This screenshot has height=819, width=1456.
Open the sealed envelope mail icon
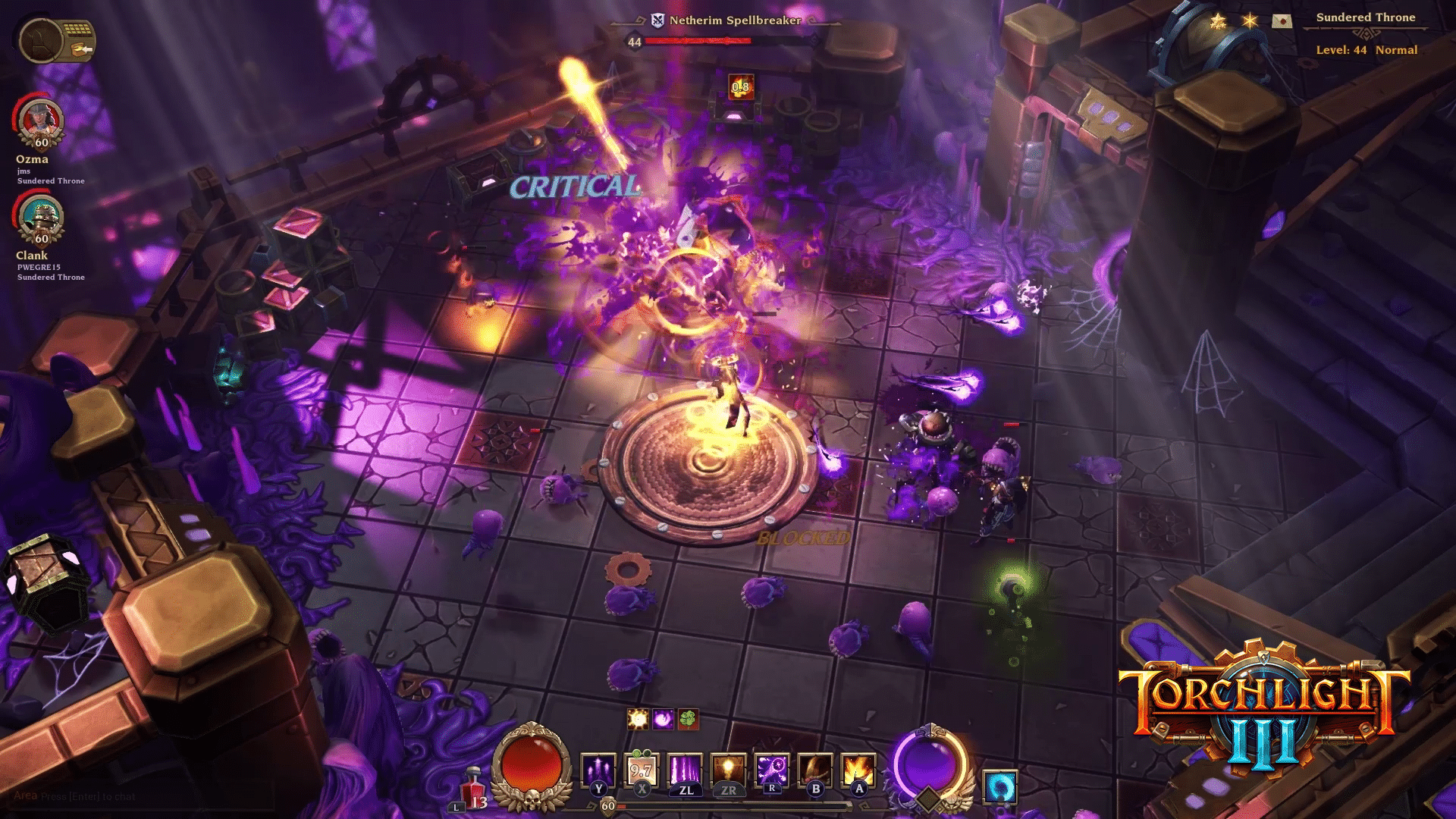(x=1282, y=21)
